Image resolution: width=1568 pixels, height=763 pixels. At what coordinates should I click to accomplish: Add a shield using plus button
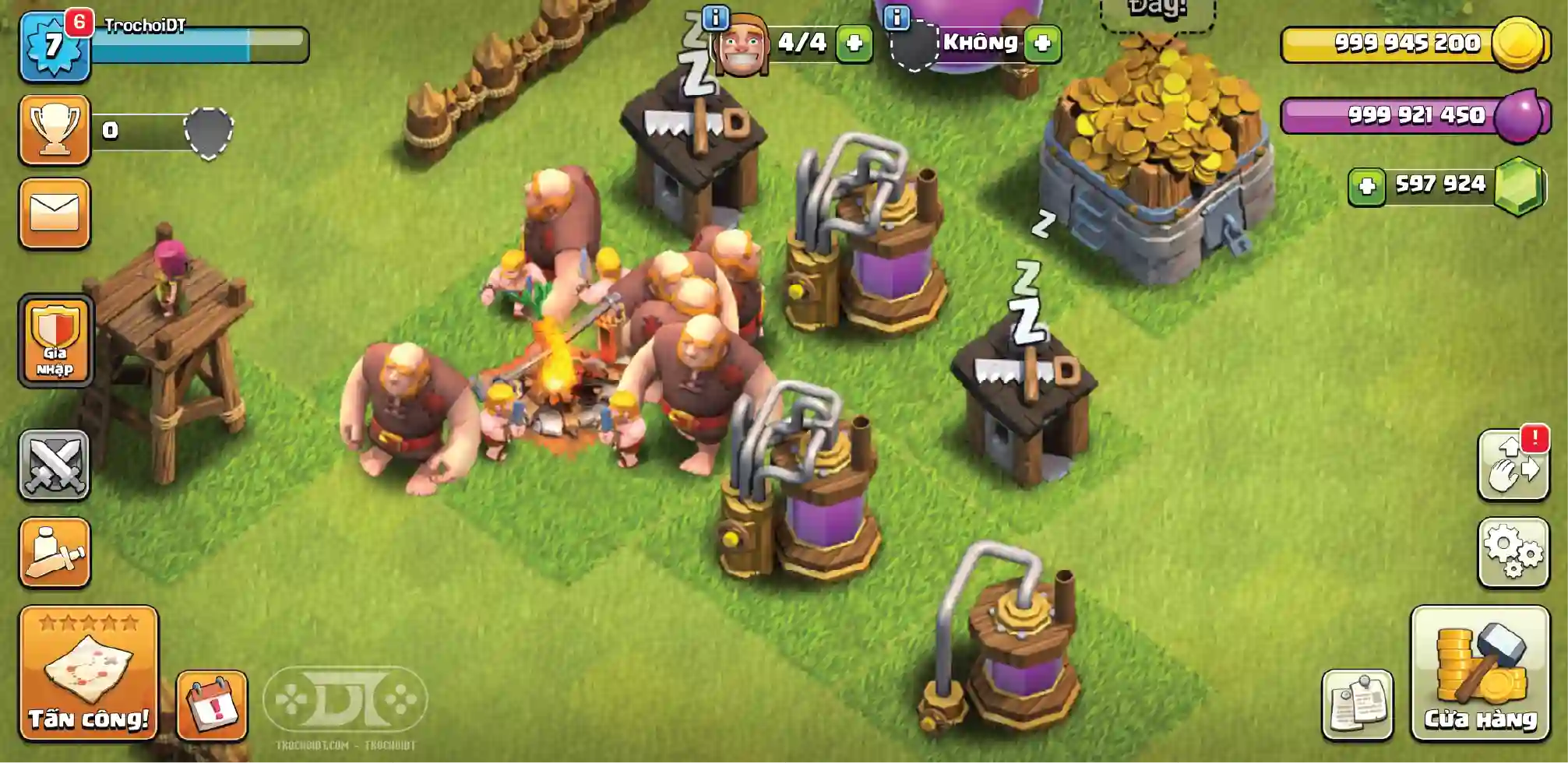pyautogui.click(x=1042, y=43)
